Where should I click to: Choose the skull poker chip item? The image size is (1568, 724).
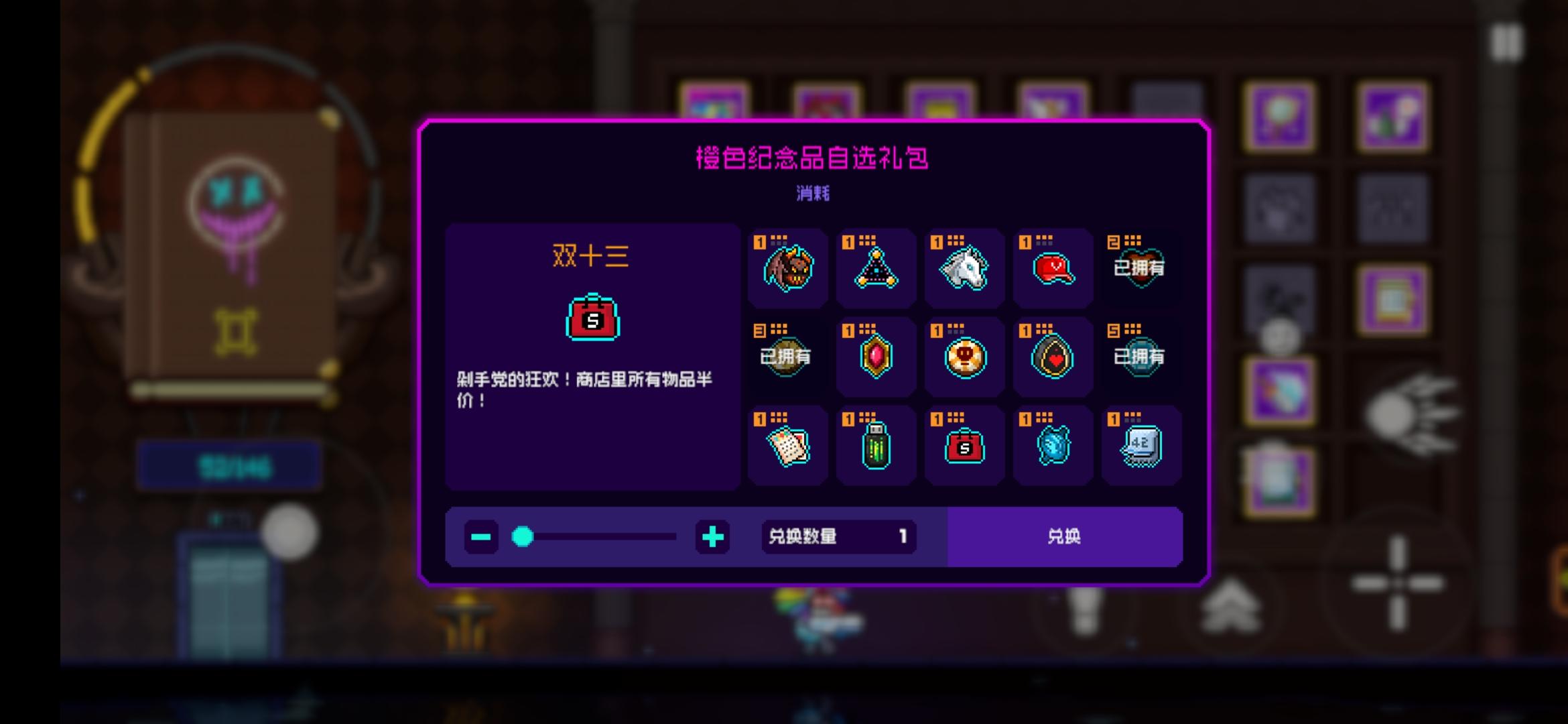tap(965, 357)
